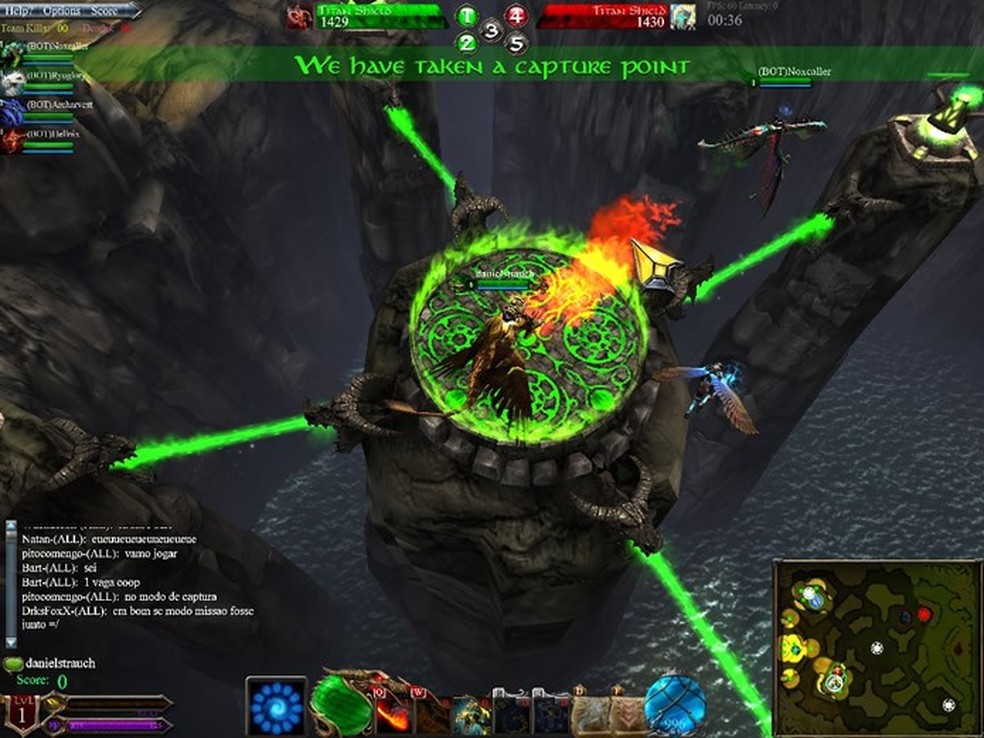This screenshot has height=738, width=984.
Task: Open the Options menu
Action: coord(61,9)
